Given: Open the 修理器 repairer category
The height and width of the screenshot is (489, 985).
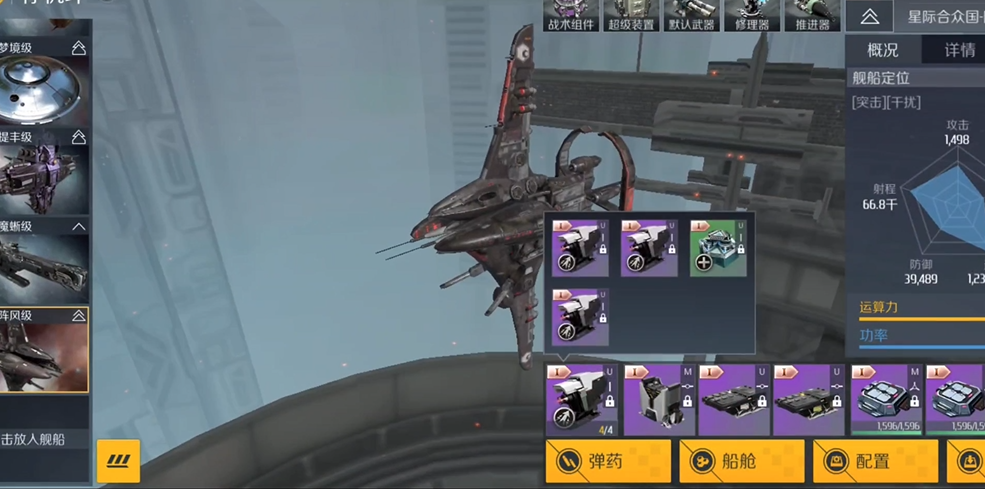Looking at the screenshot, I should [x=751, y=16].
